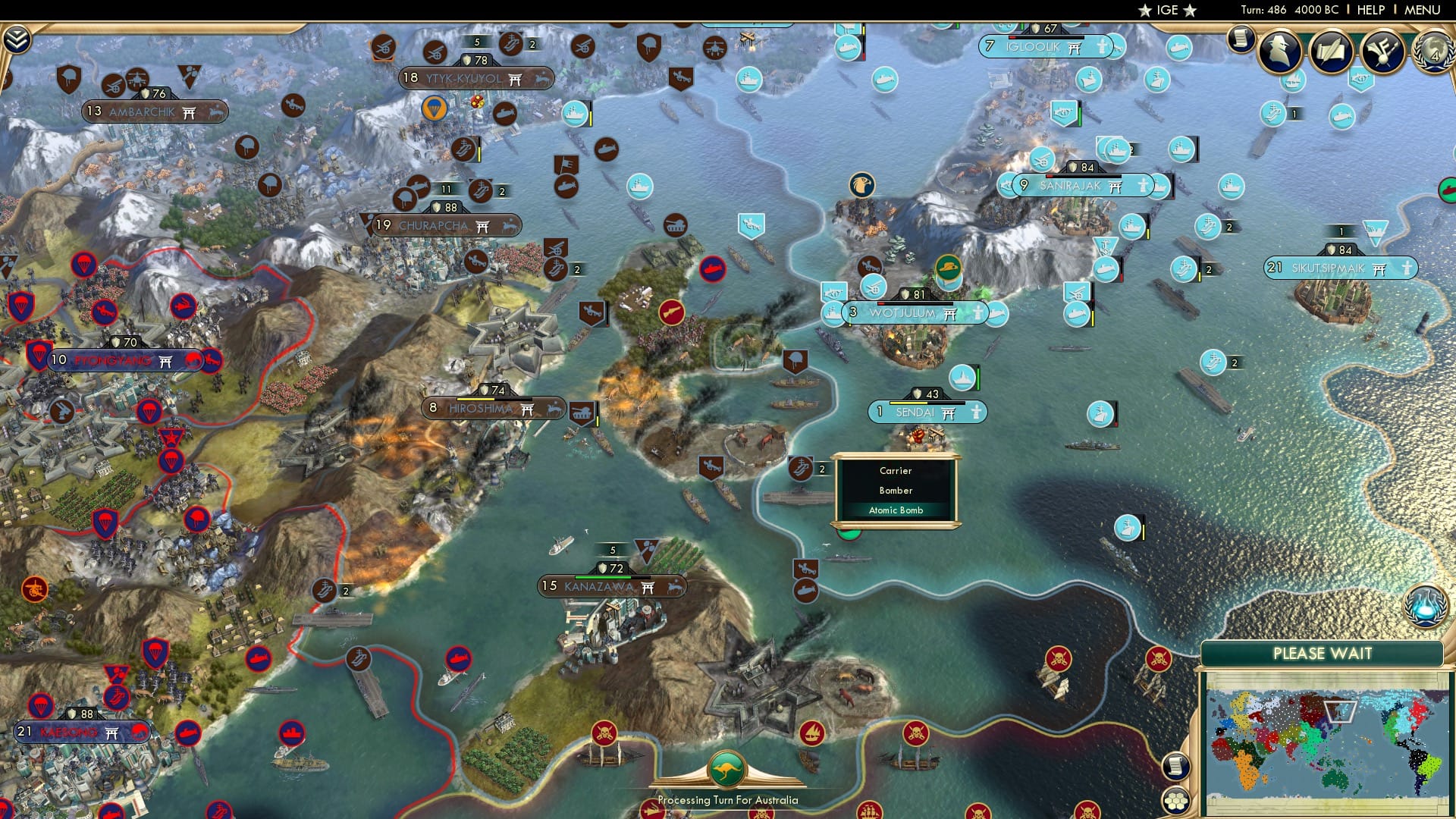Select Bomber from the unit popup
The width and height of the screenshot is (1456, 819).
pyautogui.click(x=896, y=491)
